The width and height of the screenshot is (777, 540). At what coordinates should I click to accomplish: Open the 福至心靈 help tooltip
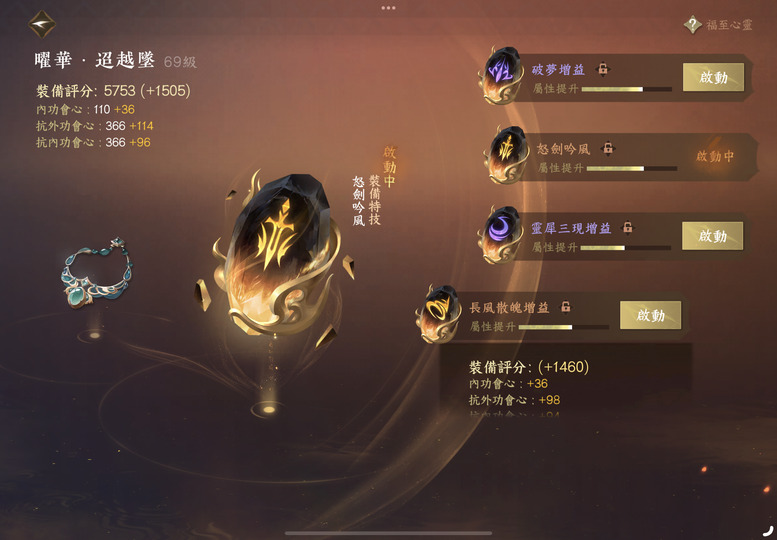point(692,24)
